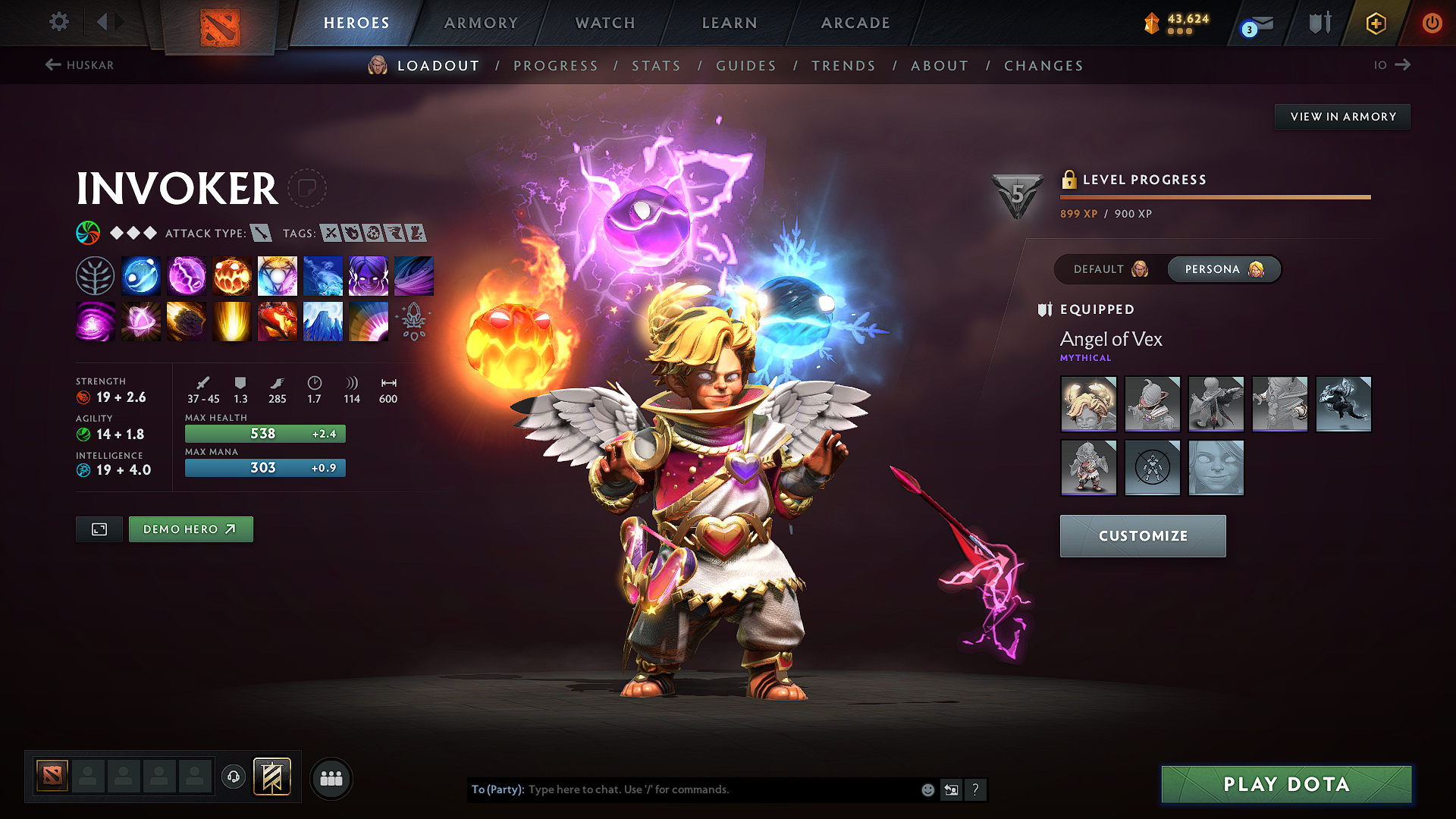This screenshot has height=819, width=1456.
Task: Open the Arcade tab
Action: point(855,23)
